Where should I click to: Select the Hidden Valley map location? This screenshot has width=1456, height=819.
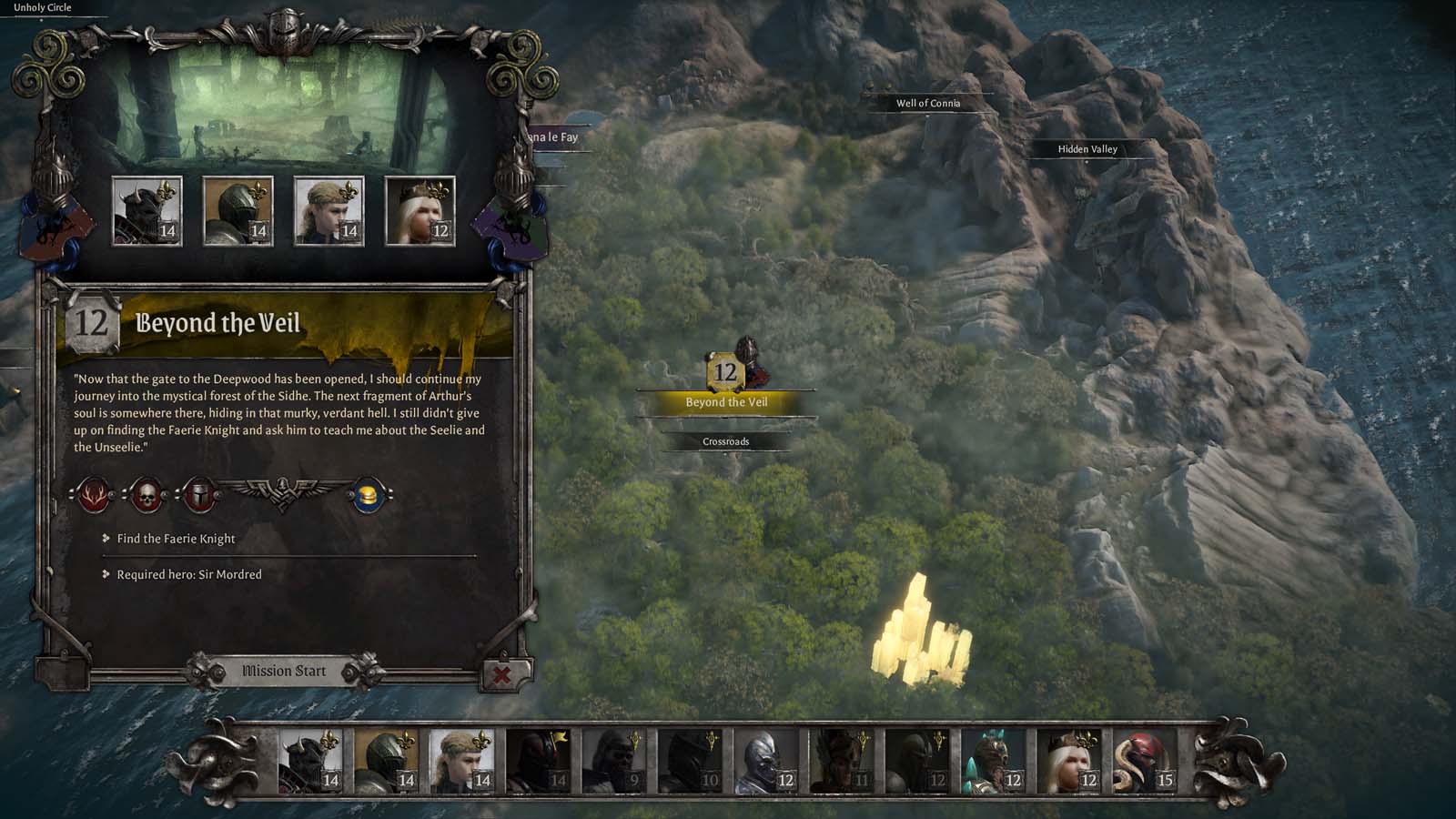tap(1087, 148)
